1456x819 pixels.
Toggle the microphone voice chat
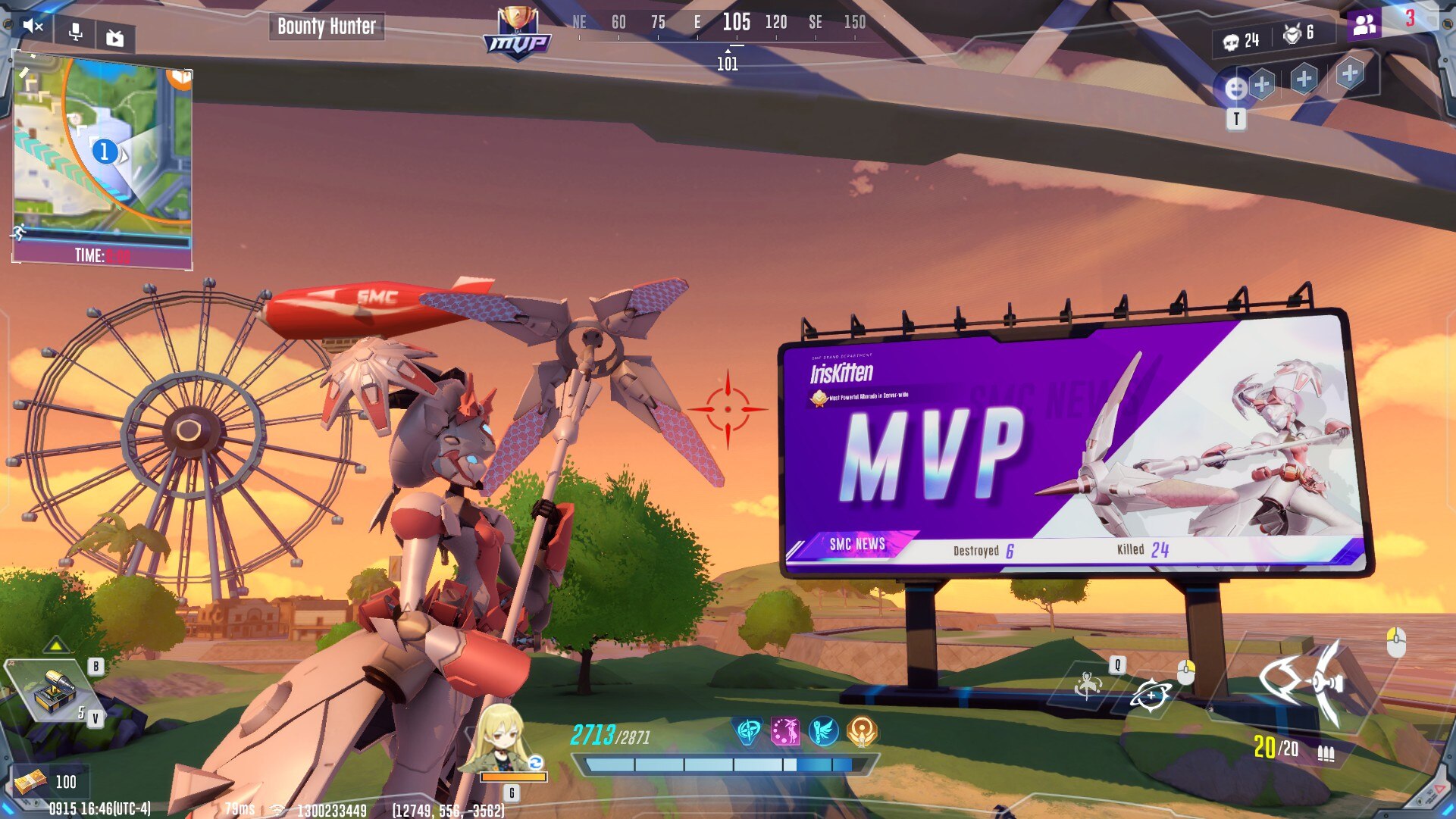coord(75,33)
